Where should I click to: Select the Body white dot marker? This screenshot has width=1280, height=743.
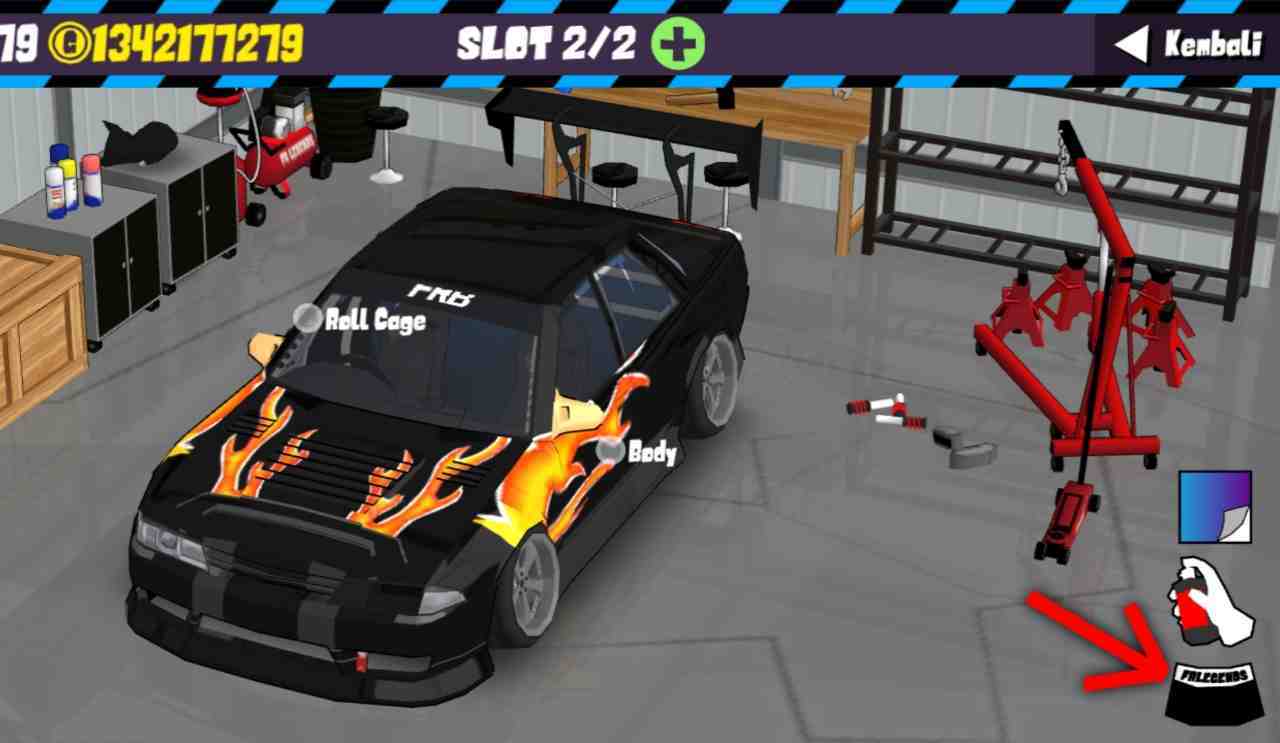(x=609, y=453)
